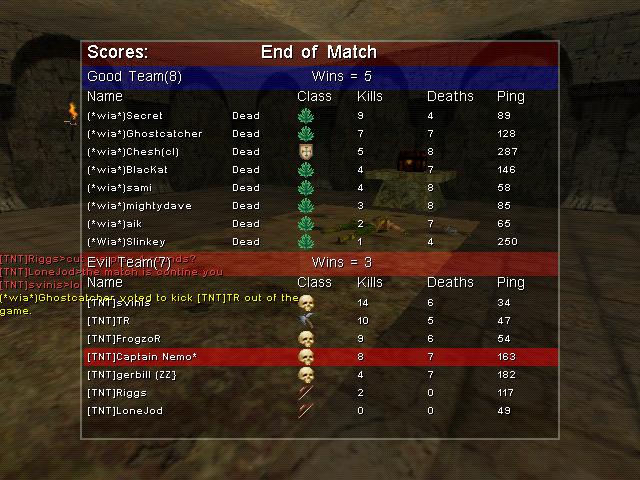640x480 pixels.
Task: Select the [TNT]LoneJod player row
Action: pos(320,411)
